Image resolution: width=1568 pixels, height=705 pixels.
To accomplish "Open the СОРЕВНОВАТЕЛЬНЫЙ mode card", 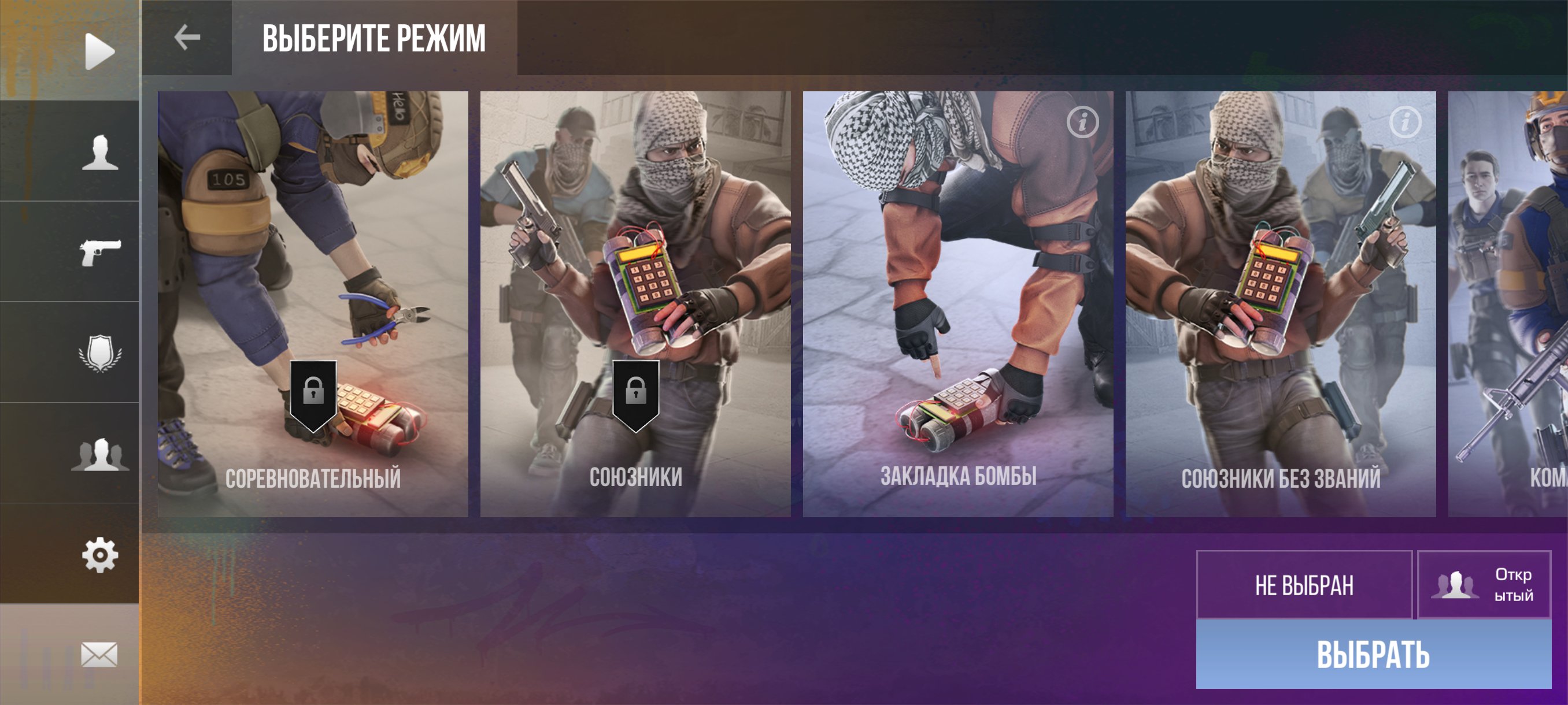I will coord(313,243).
